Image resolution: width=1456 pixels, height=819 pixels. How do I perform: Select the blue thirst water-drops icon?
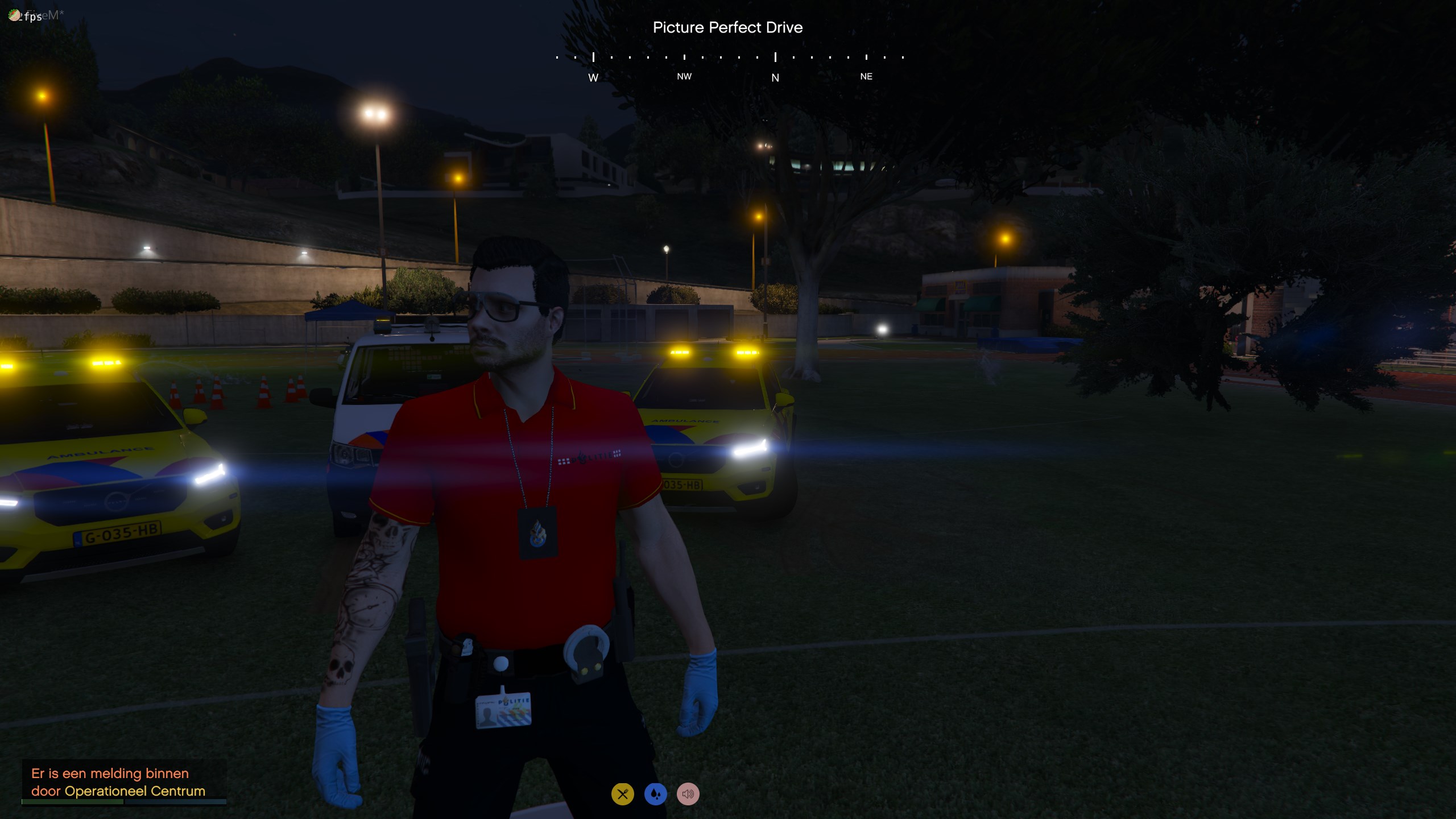pos(655,794)
